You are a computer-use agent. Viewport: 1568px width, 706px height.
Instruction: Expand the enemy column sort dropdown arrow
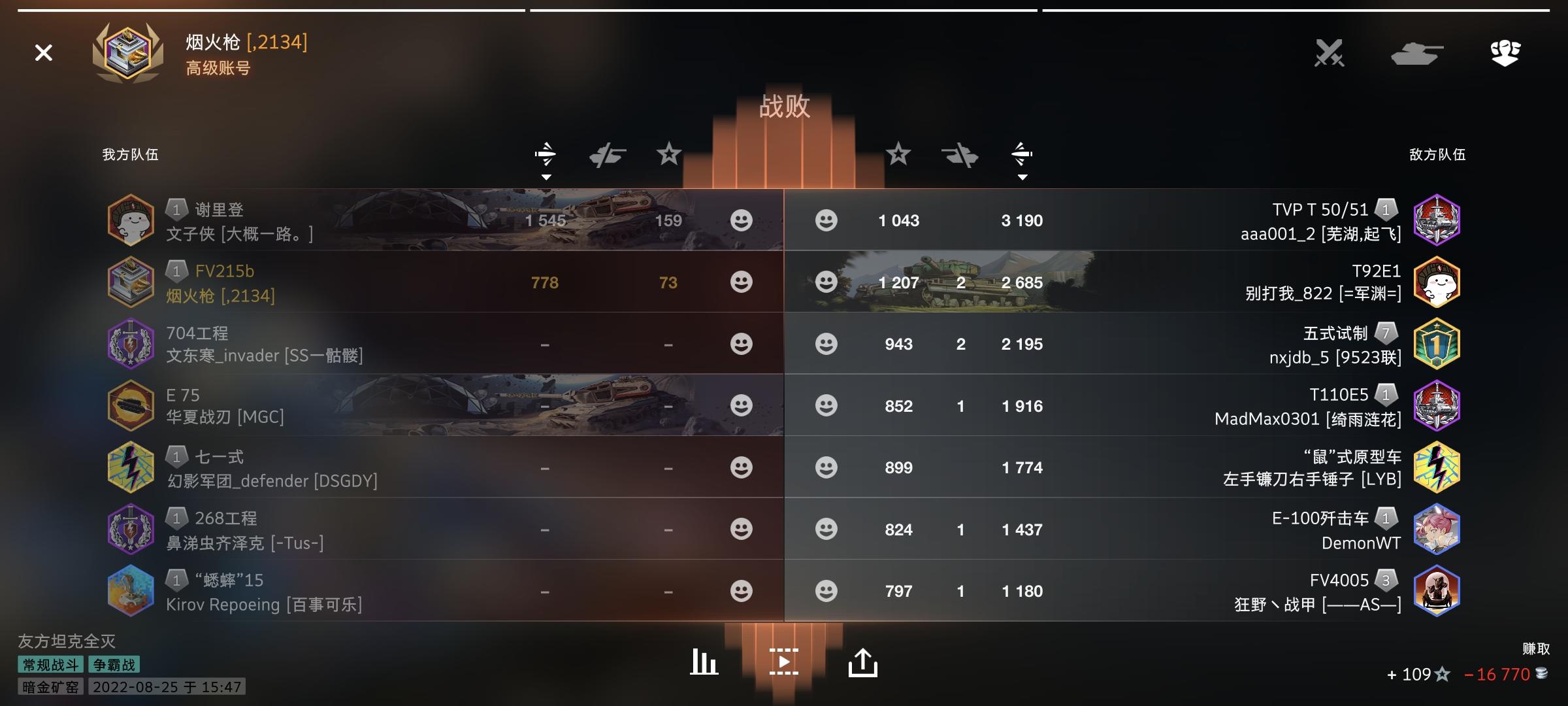1021,176
